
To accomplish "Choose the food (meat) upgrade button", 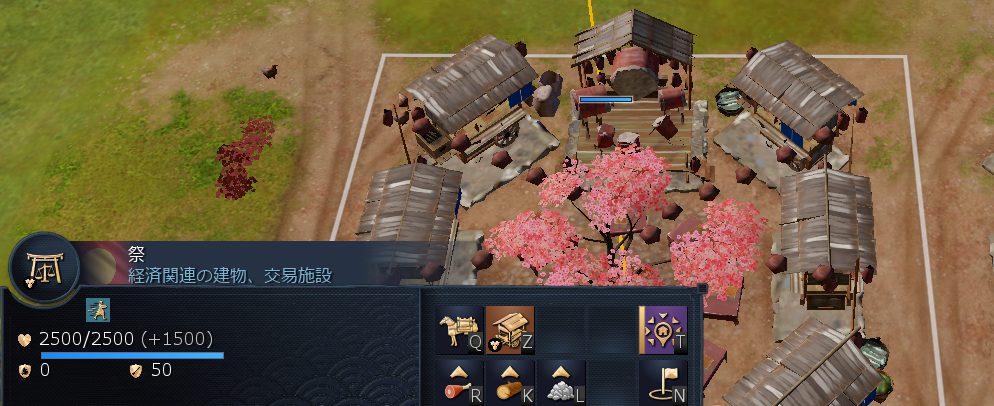I will [x=460, y=382].
